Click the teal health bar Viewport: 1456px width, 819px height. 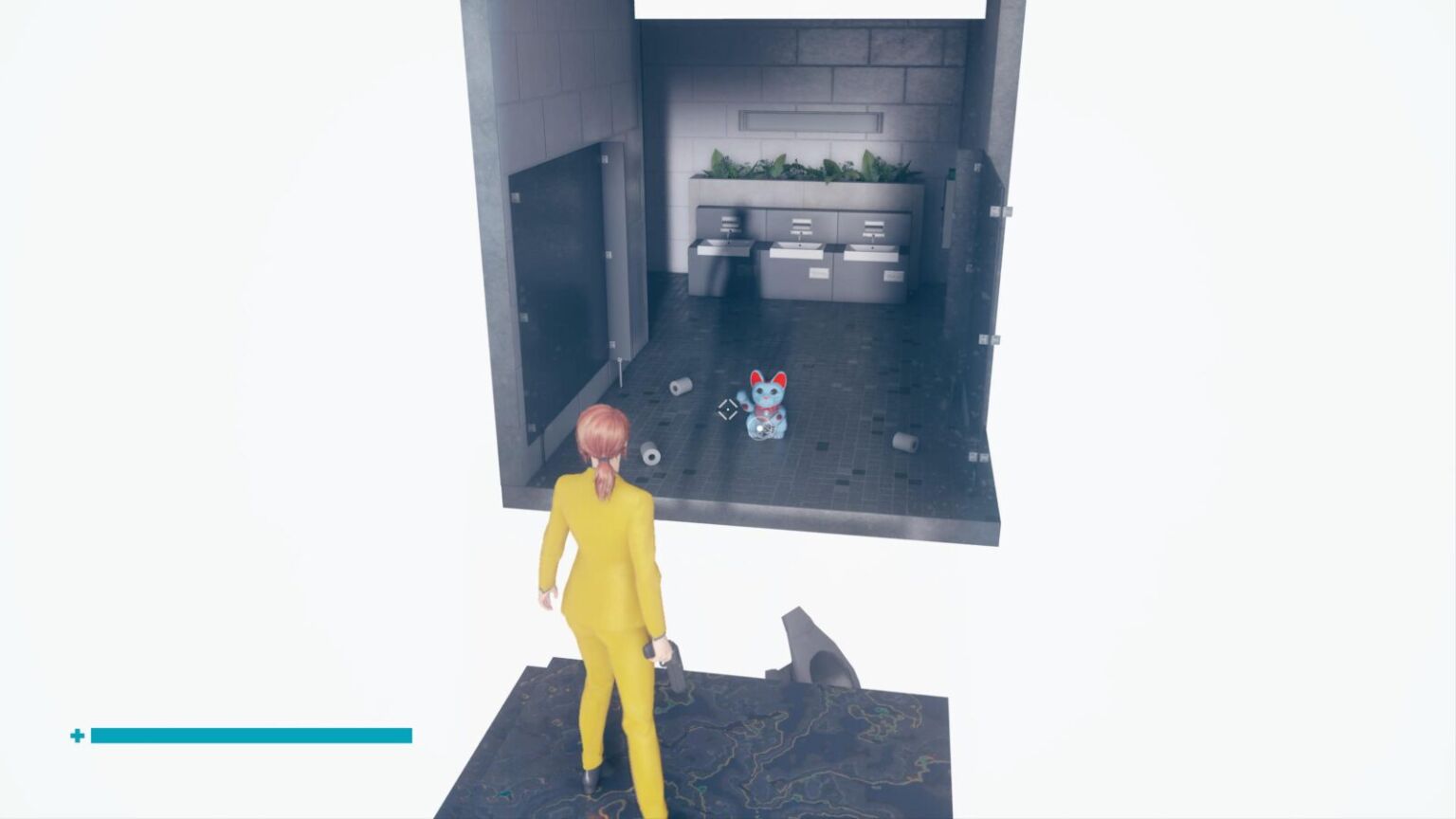click(251, 736)
